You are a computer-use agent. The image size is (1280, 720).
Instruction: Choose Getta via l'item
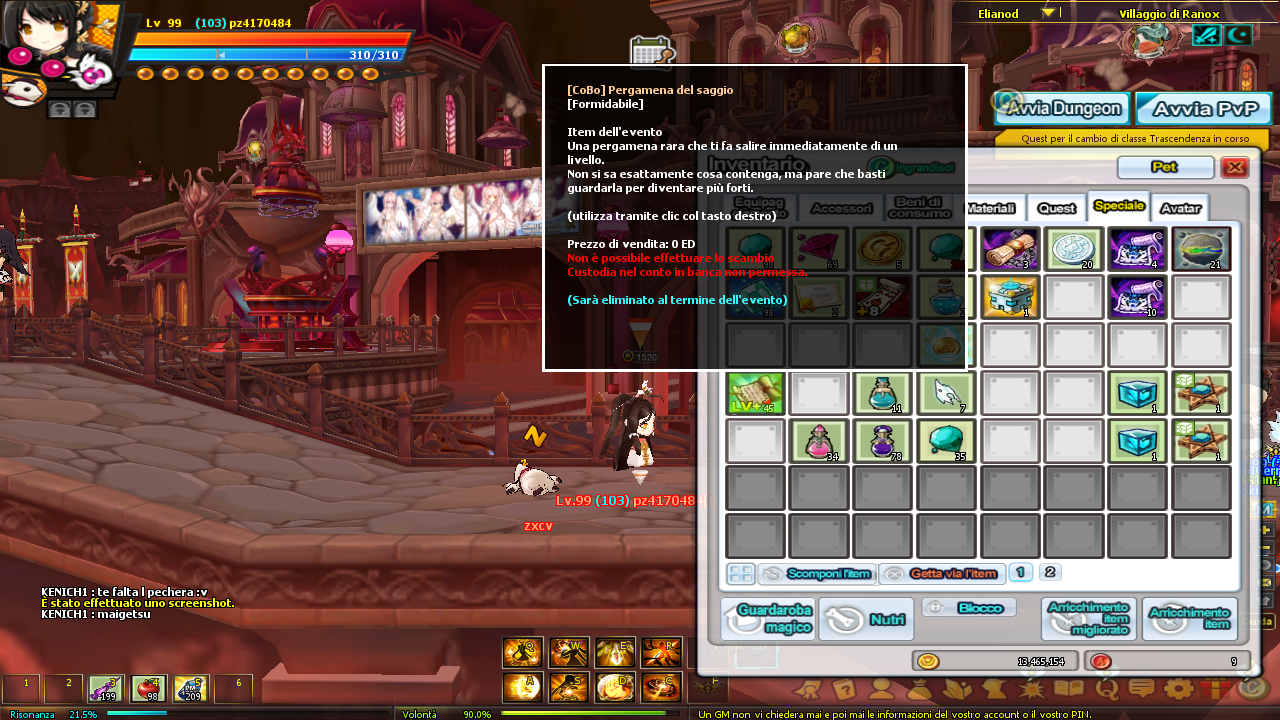click(x=941, y=574)
